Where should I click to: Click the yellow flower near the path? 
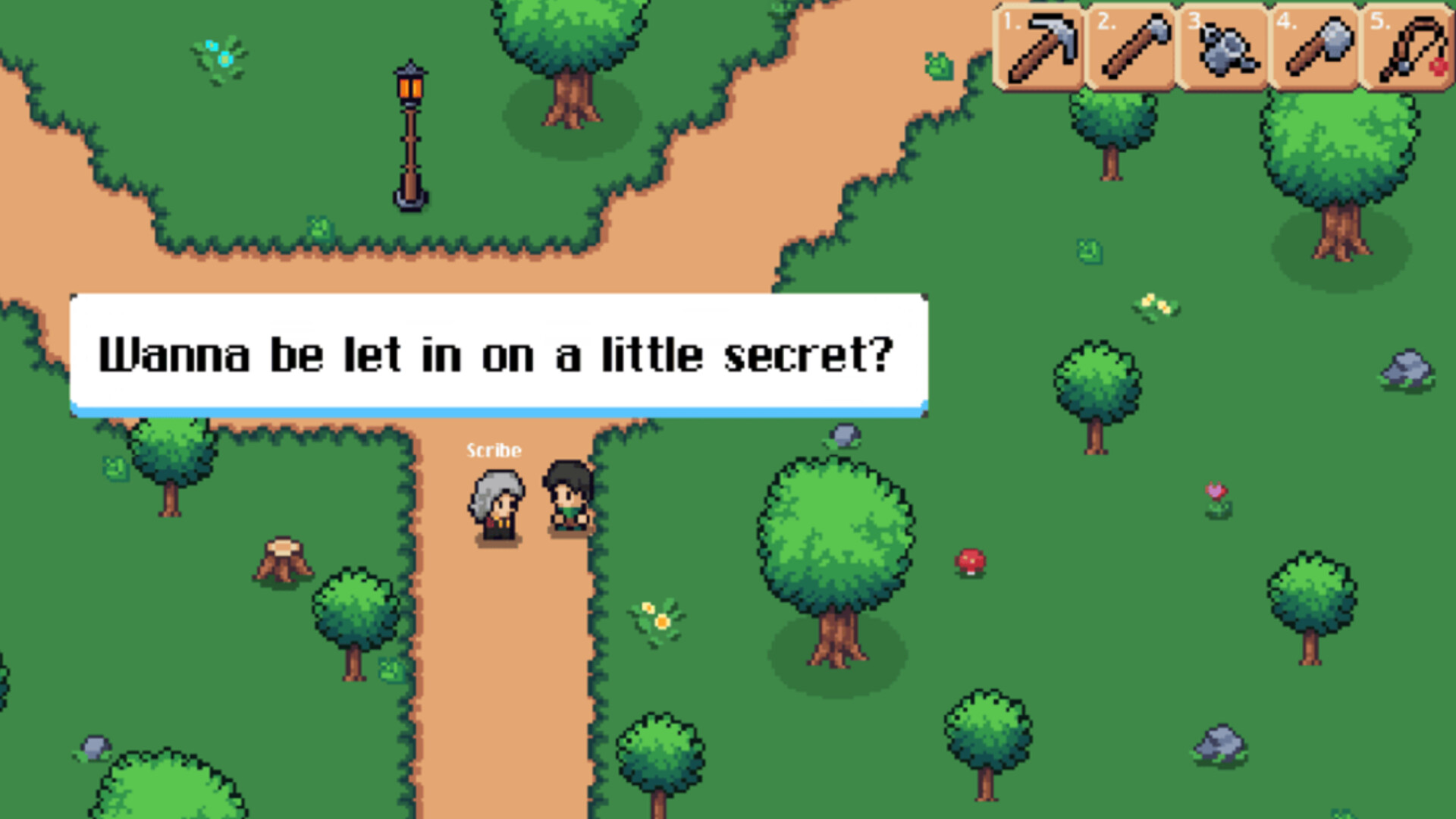[x=657, y=616]
